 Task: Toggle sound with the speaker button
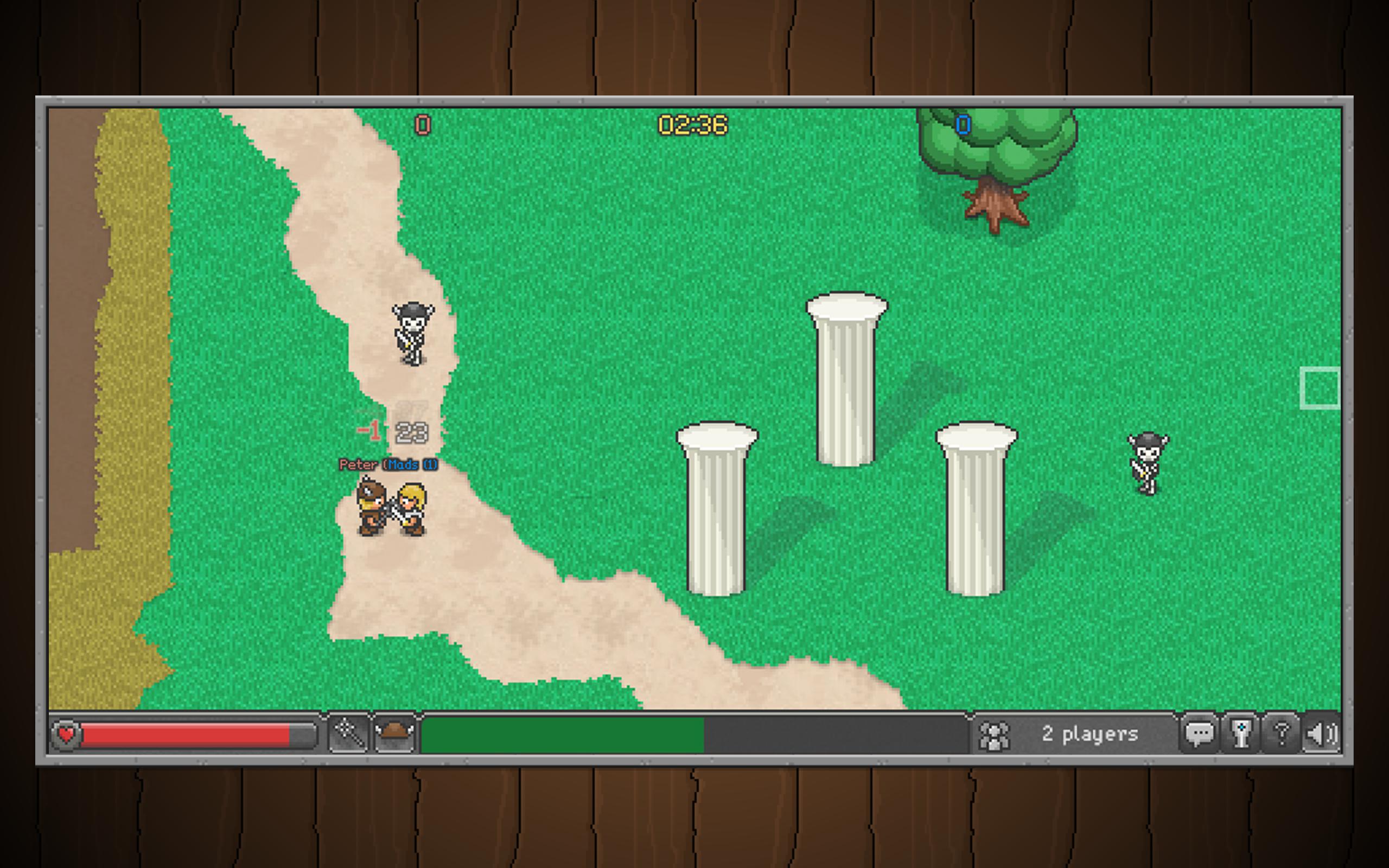click(x=1321, y=733)
